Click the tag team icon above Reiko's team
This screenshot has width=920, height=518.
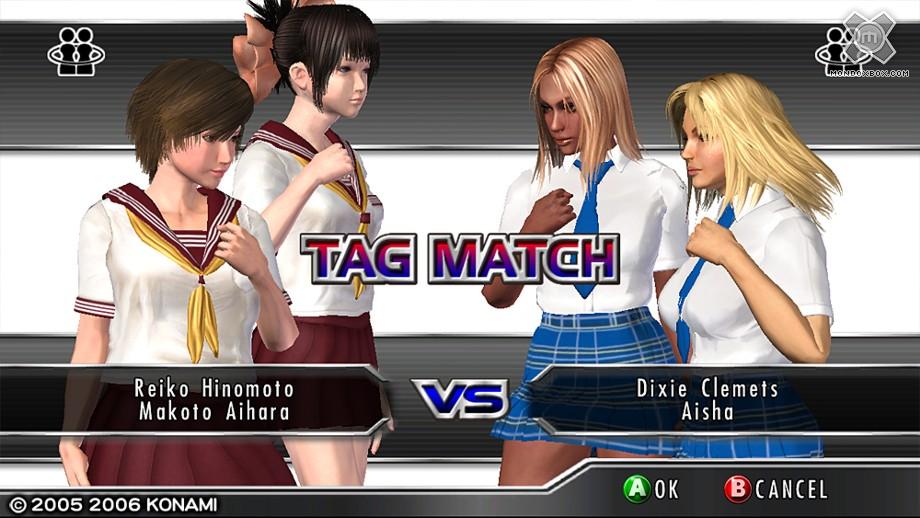76,49
